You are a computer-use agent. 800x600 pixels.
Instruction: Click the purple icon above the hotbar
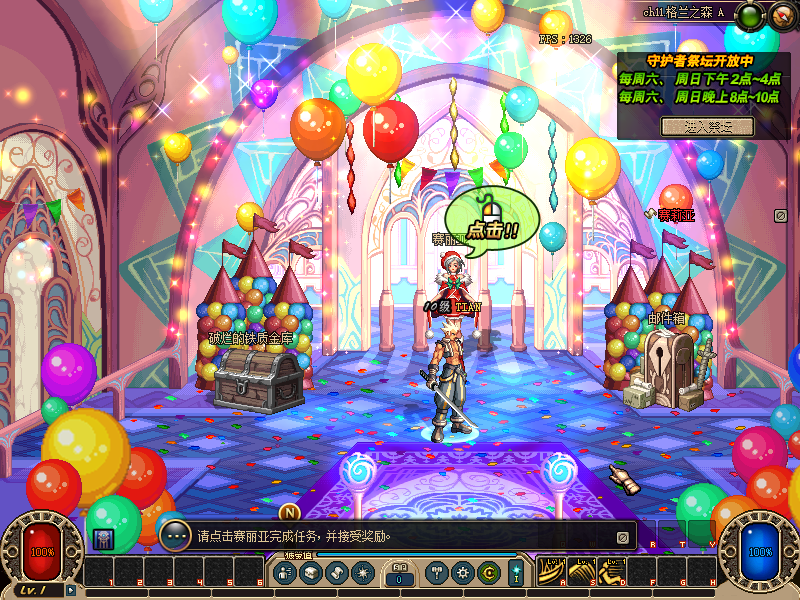tap(103, 538)
